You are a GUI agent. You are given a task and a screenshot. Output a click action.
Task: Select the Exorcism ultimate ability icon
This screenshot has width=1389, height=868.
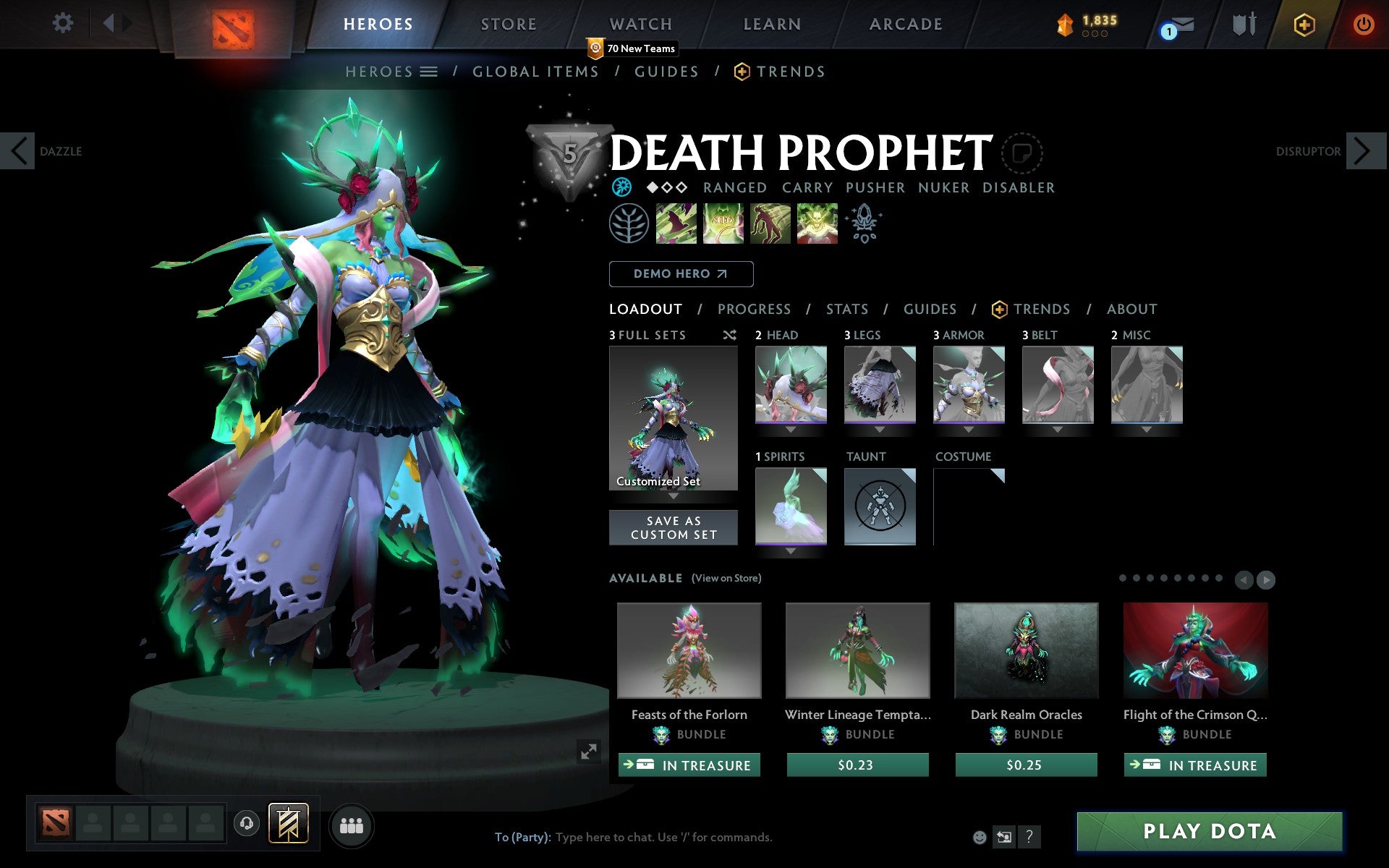tap(817, 224)
